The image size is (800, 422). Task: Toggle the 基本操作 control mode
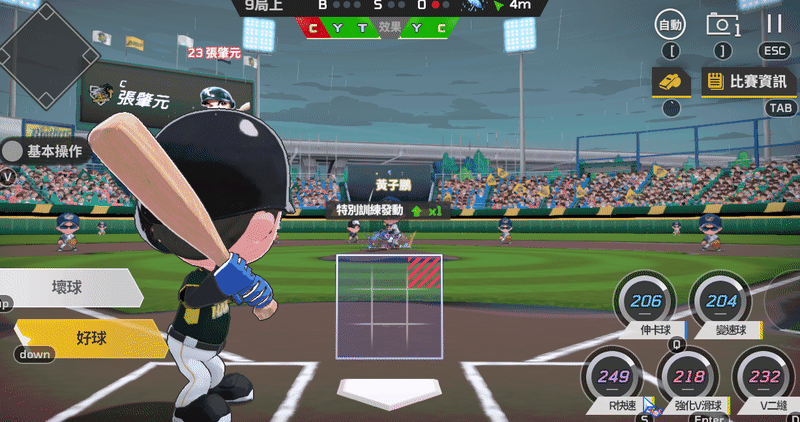tap(44, 151)
